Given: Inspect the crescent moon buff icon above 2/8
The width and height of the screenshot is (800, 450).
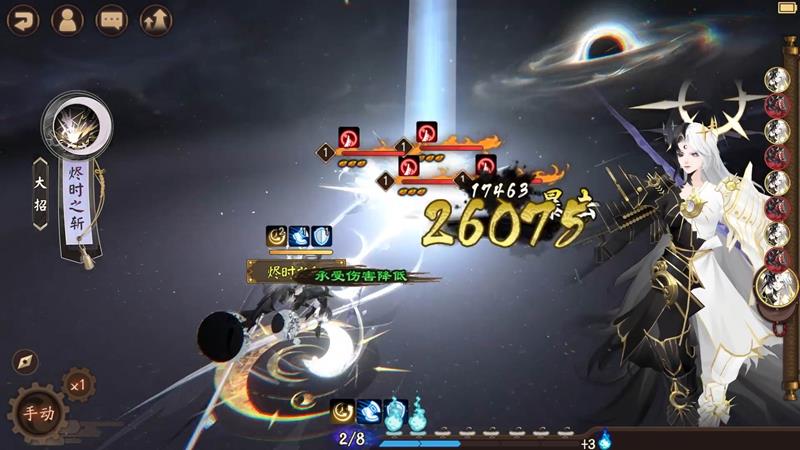Looking at the screenshot, I should tap(343, 409).
